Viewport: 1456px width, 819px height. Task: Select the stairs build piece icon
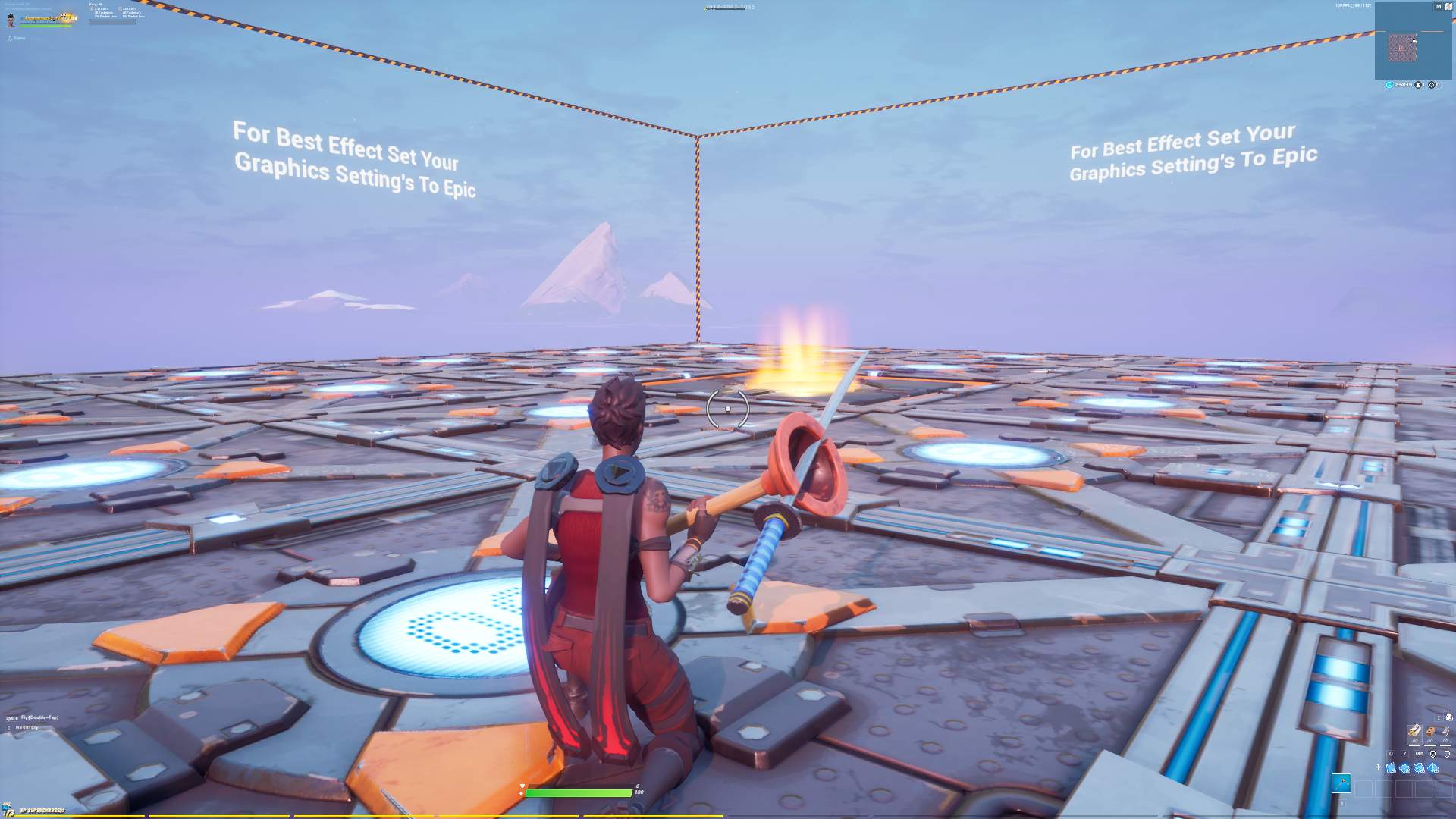[x=1419, y=768]
